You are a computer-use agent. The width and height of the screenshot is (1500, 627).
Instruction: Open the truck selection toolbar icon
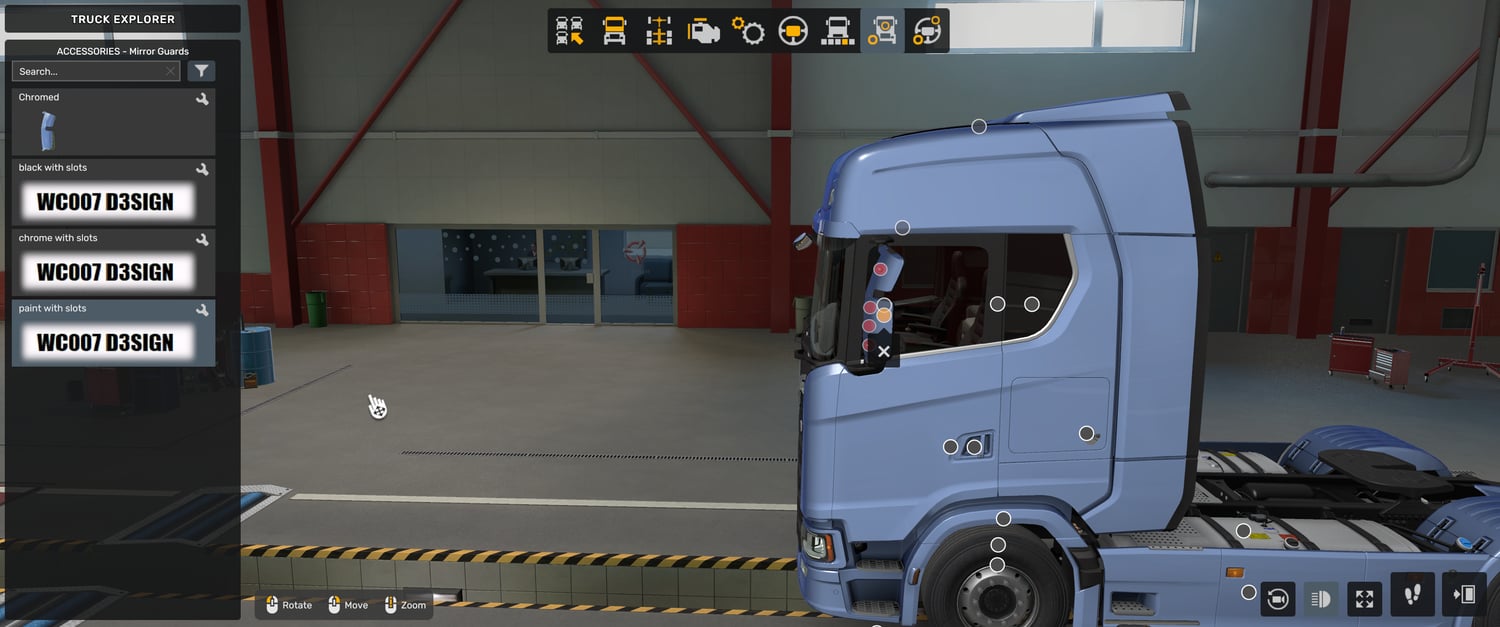570,31
